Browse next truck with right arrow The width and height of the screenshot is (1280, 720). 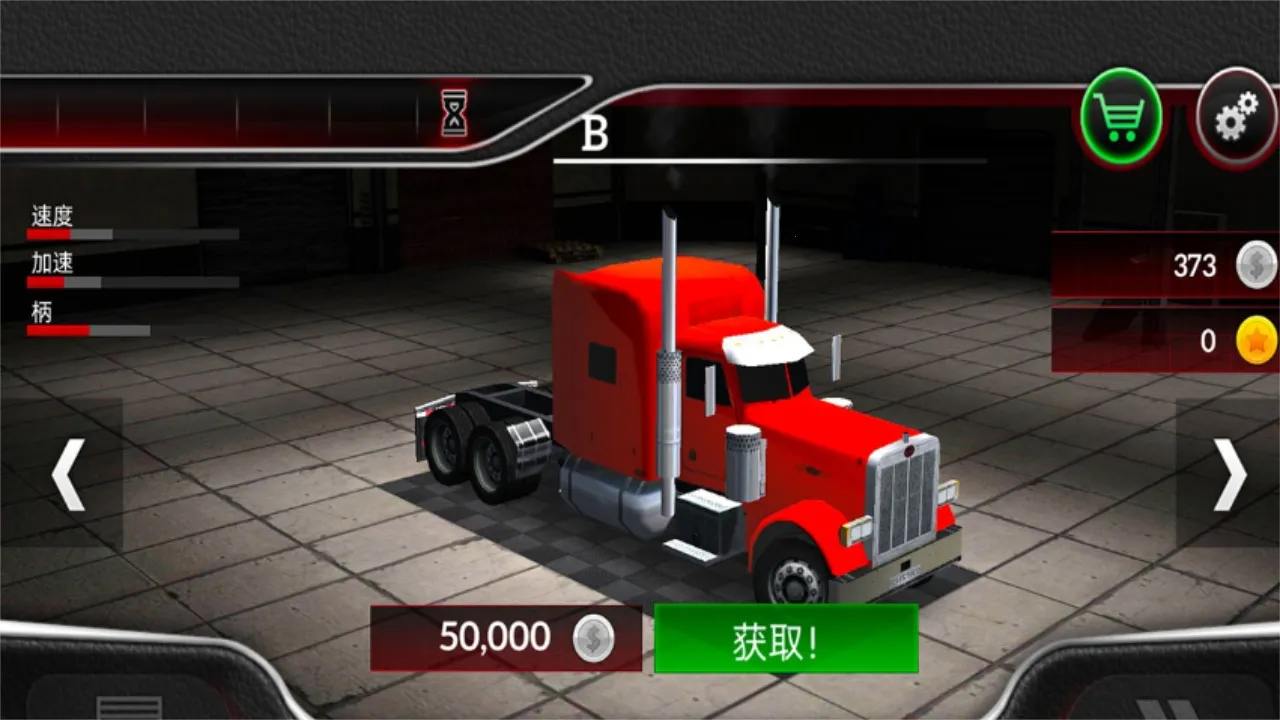point(1228,473)
